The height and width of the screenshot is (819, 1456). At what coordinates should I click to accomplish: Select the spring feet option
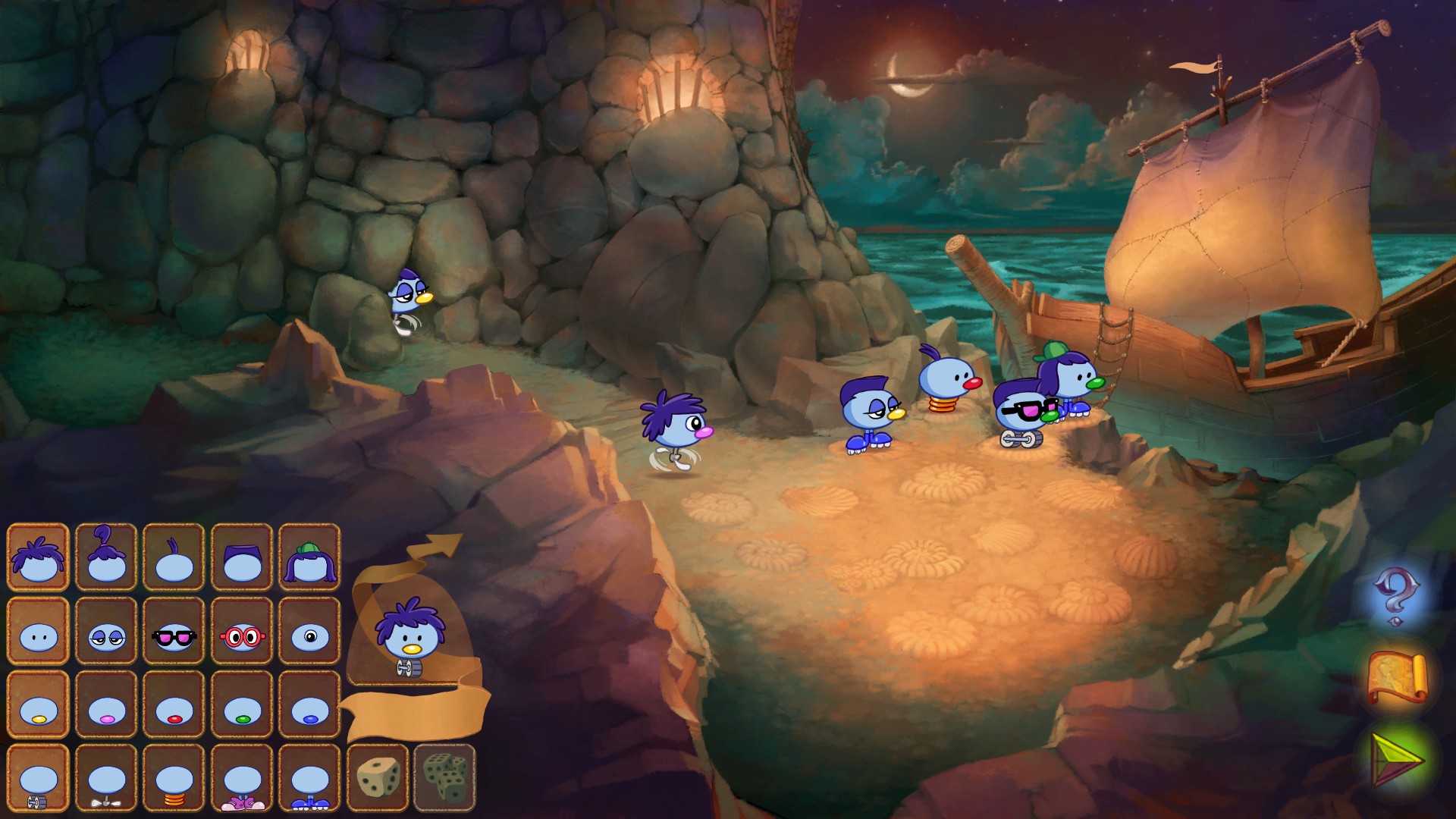pyautogui.click(x=174, y=779)
